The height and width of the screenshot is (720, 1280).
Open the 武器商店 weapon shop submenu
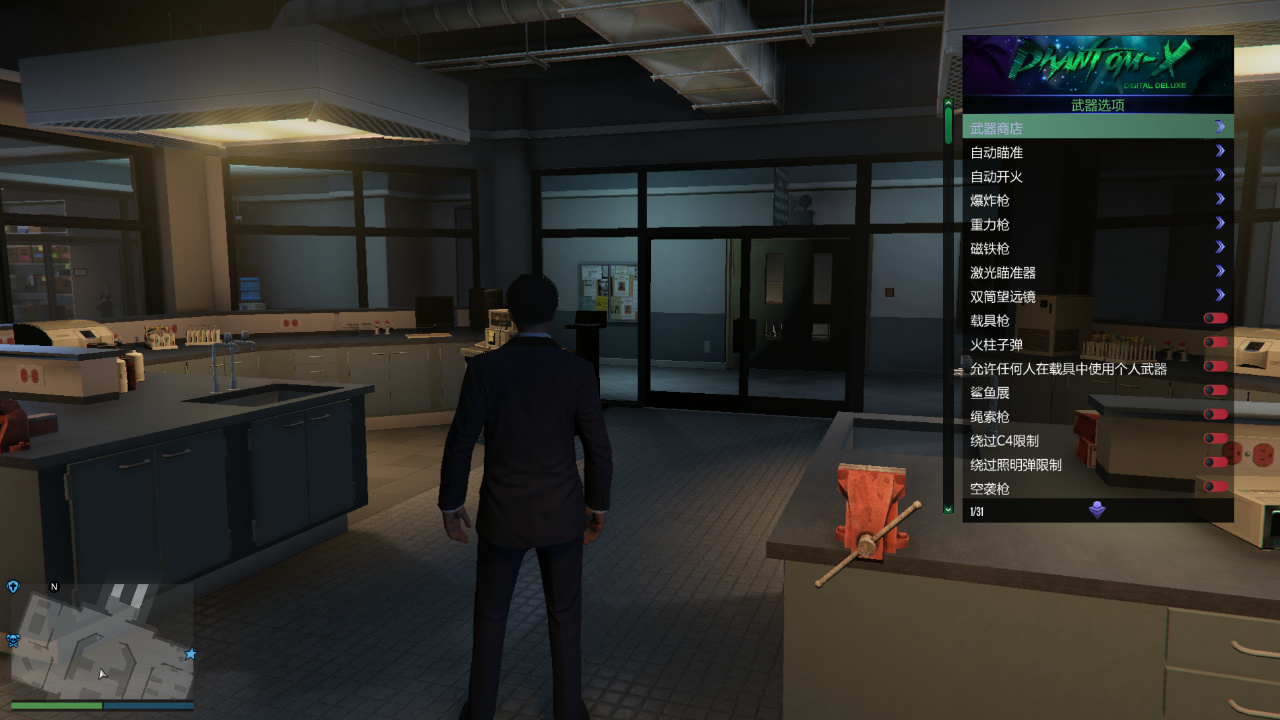pos(1097,128)
